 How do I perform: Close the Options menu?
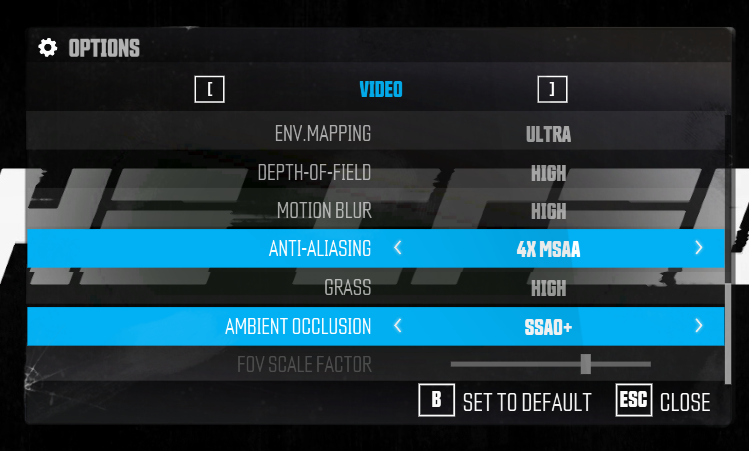click(664, 402)
